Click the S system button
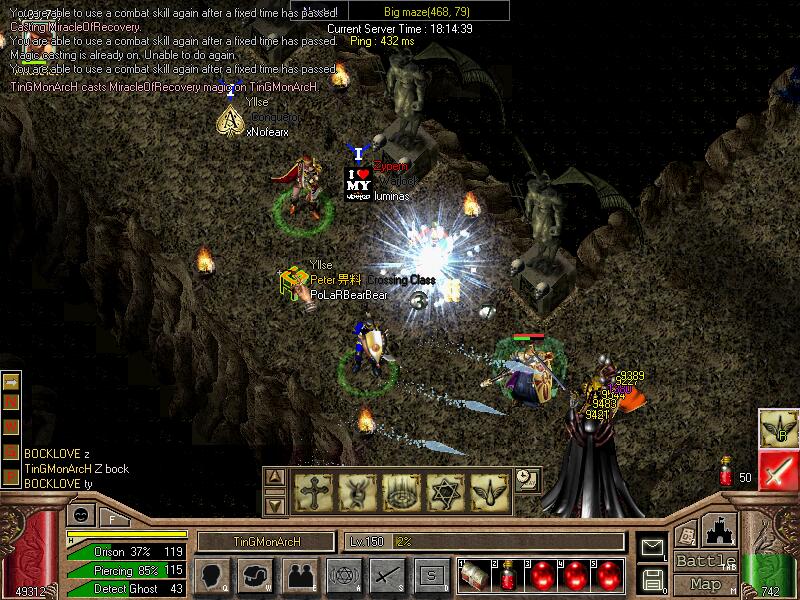 click(x=431, y=575)
